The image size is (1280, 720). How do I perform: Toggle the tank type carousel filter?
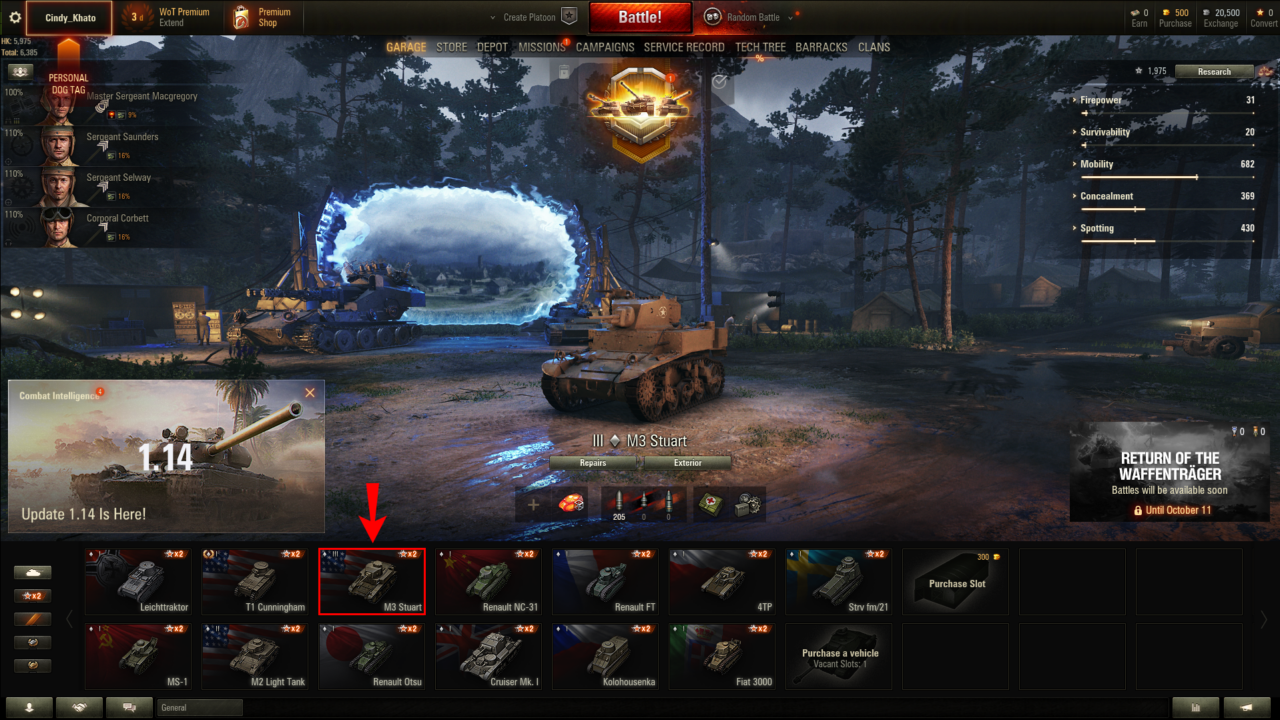(x=32, y=572)
